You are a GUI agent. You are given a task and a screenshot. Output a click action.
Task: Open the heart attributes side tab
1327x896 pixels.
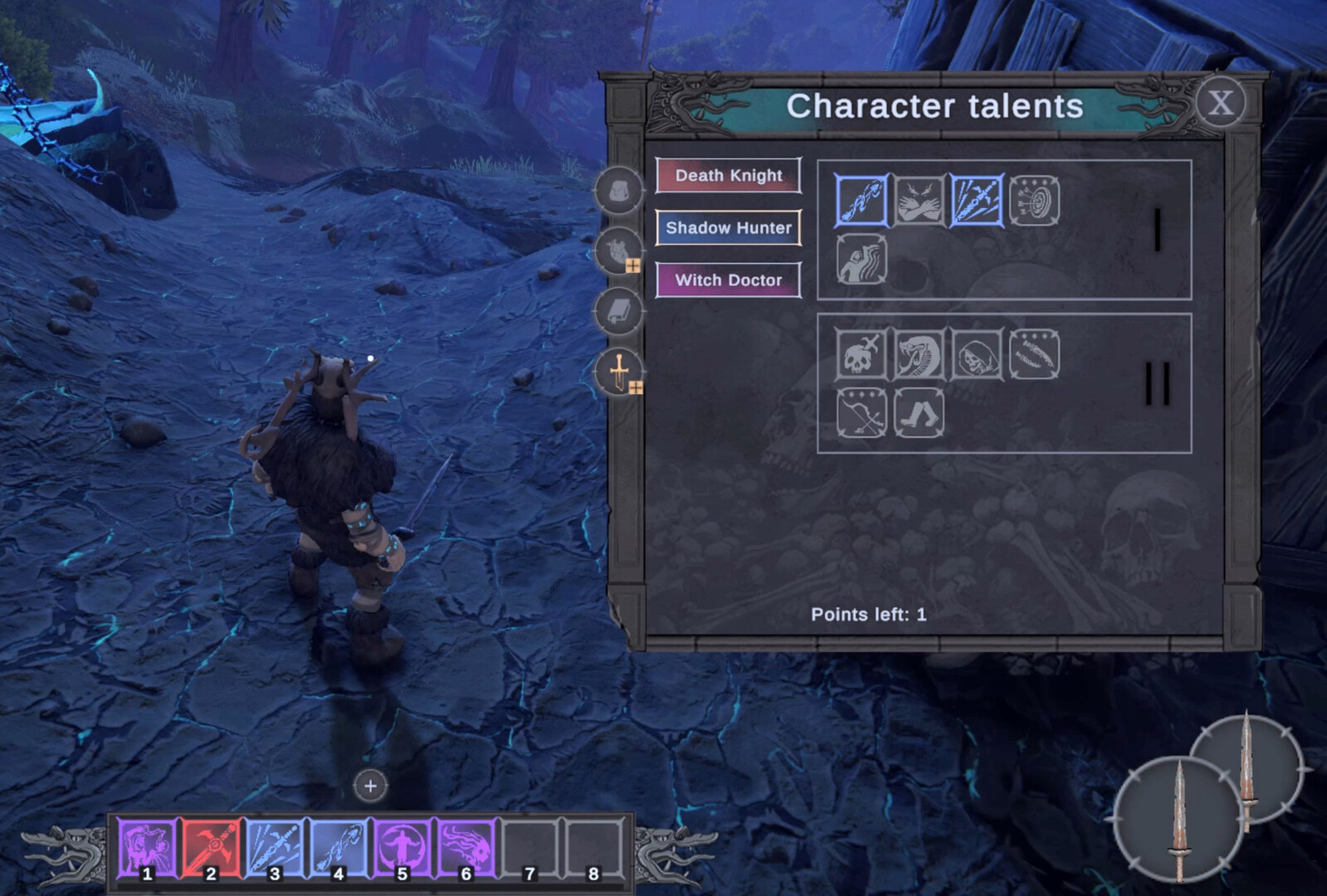pyautogui.click(x=618, y=251)
